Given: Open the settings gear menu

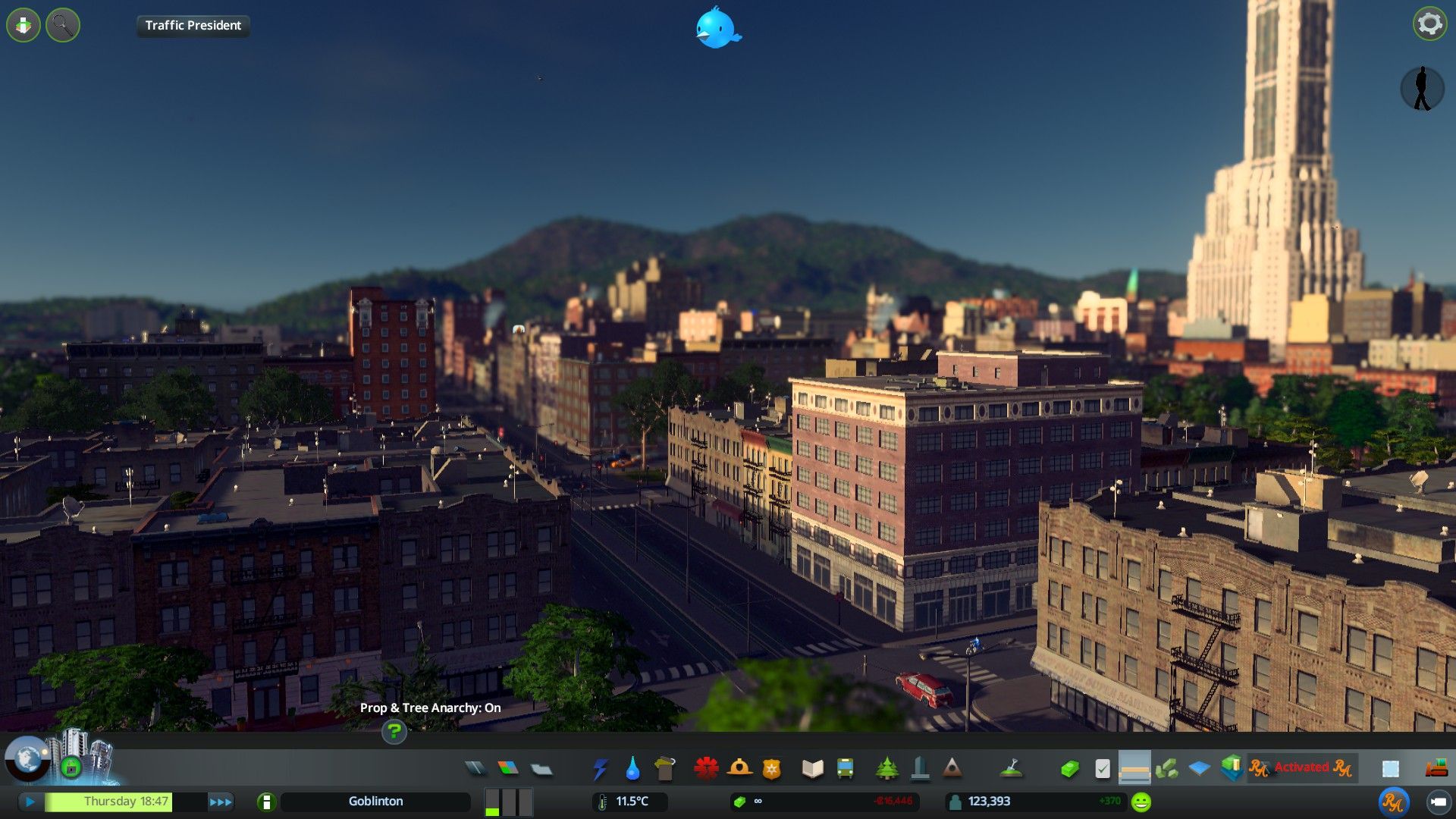Looking at the screenshot, I should [x=1429, y=24].
